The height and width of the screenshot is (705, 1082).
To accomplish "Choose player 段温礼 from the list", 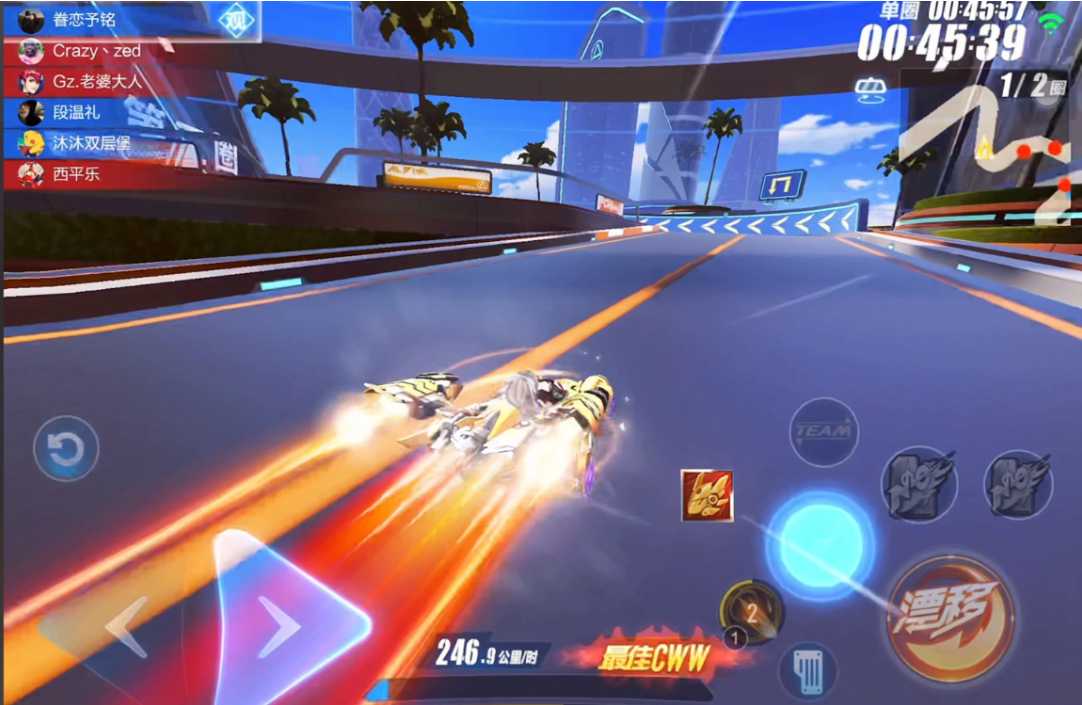I will pos(75,113).
